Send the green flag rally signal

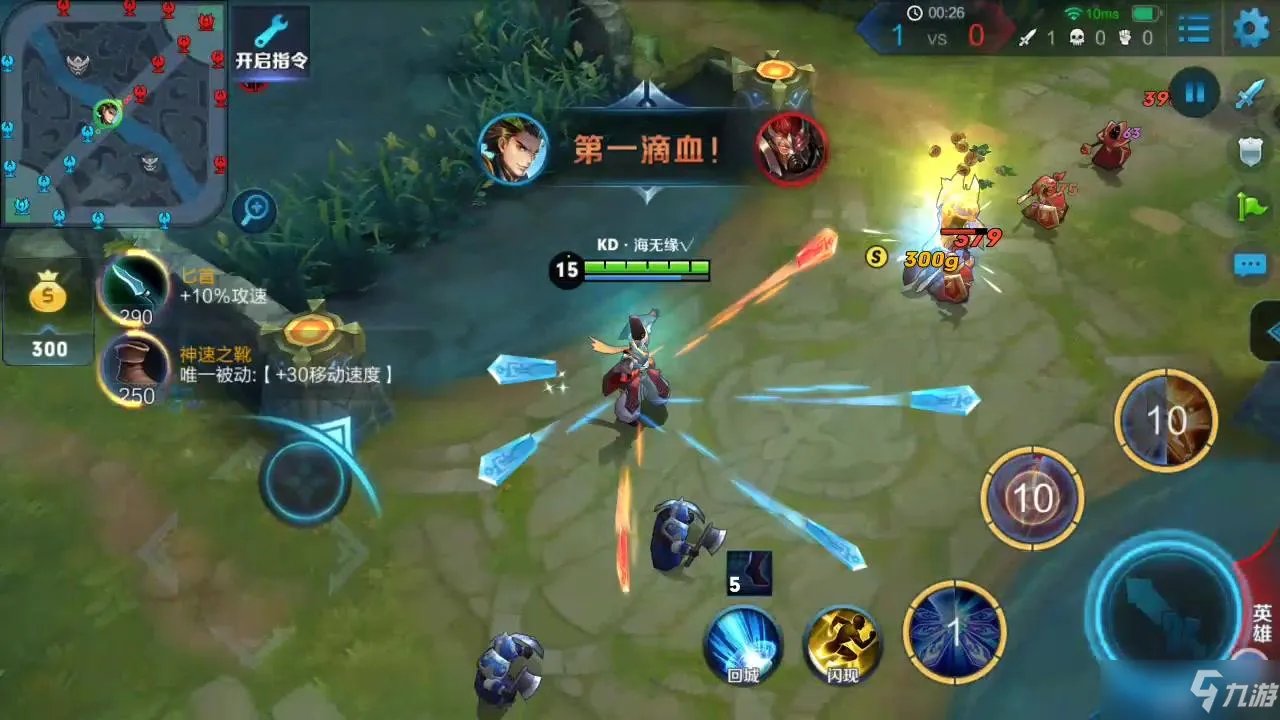[1251, 208]
